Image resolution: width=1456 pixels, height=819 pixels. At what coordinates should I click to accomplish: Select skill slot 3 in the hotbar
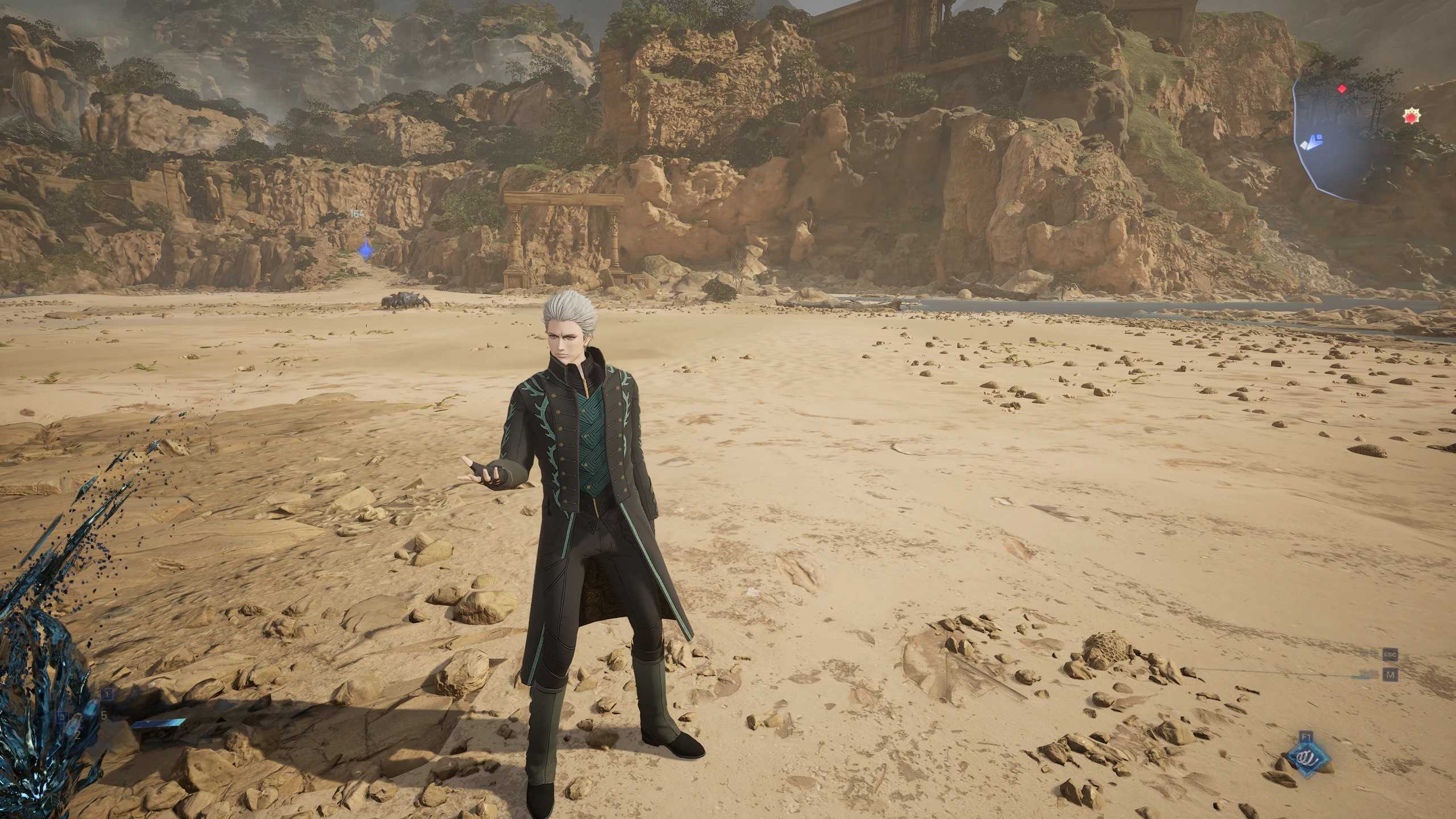63,718
